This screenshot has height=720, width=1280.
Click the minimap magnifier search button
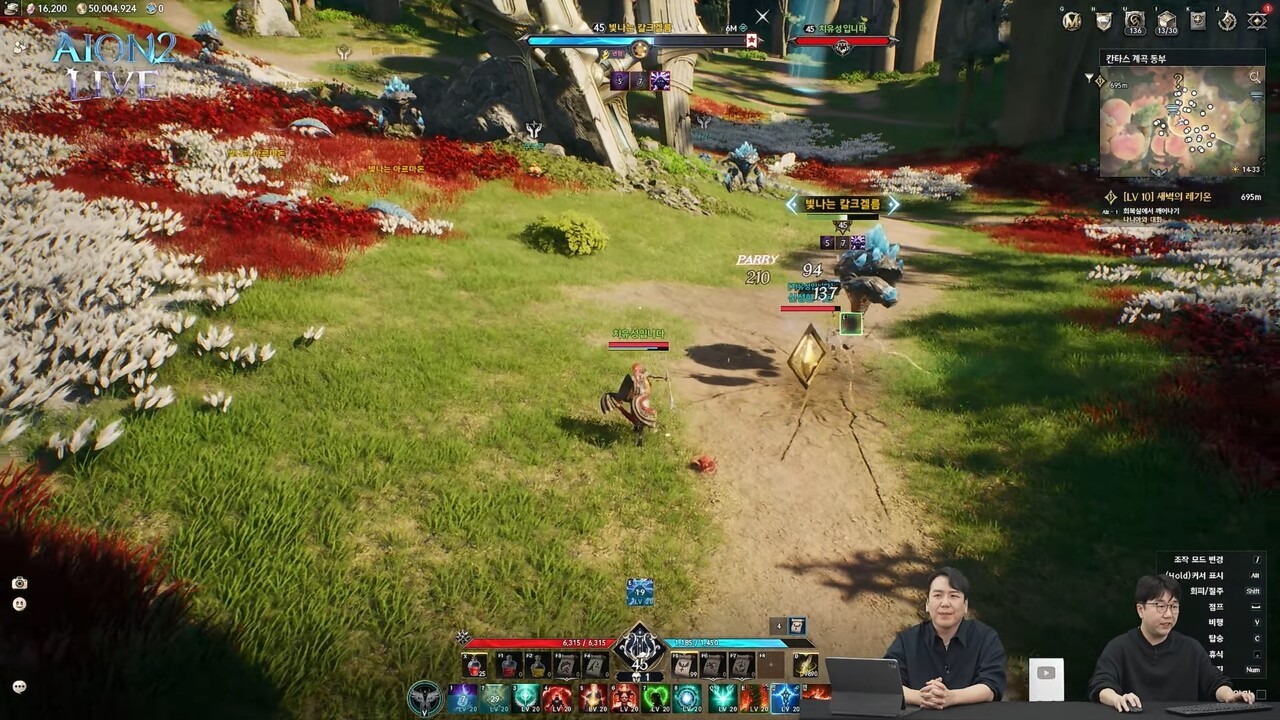click(1255, 76)
